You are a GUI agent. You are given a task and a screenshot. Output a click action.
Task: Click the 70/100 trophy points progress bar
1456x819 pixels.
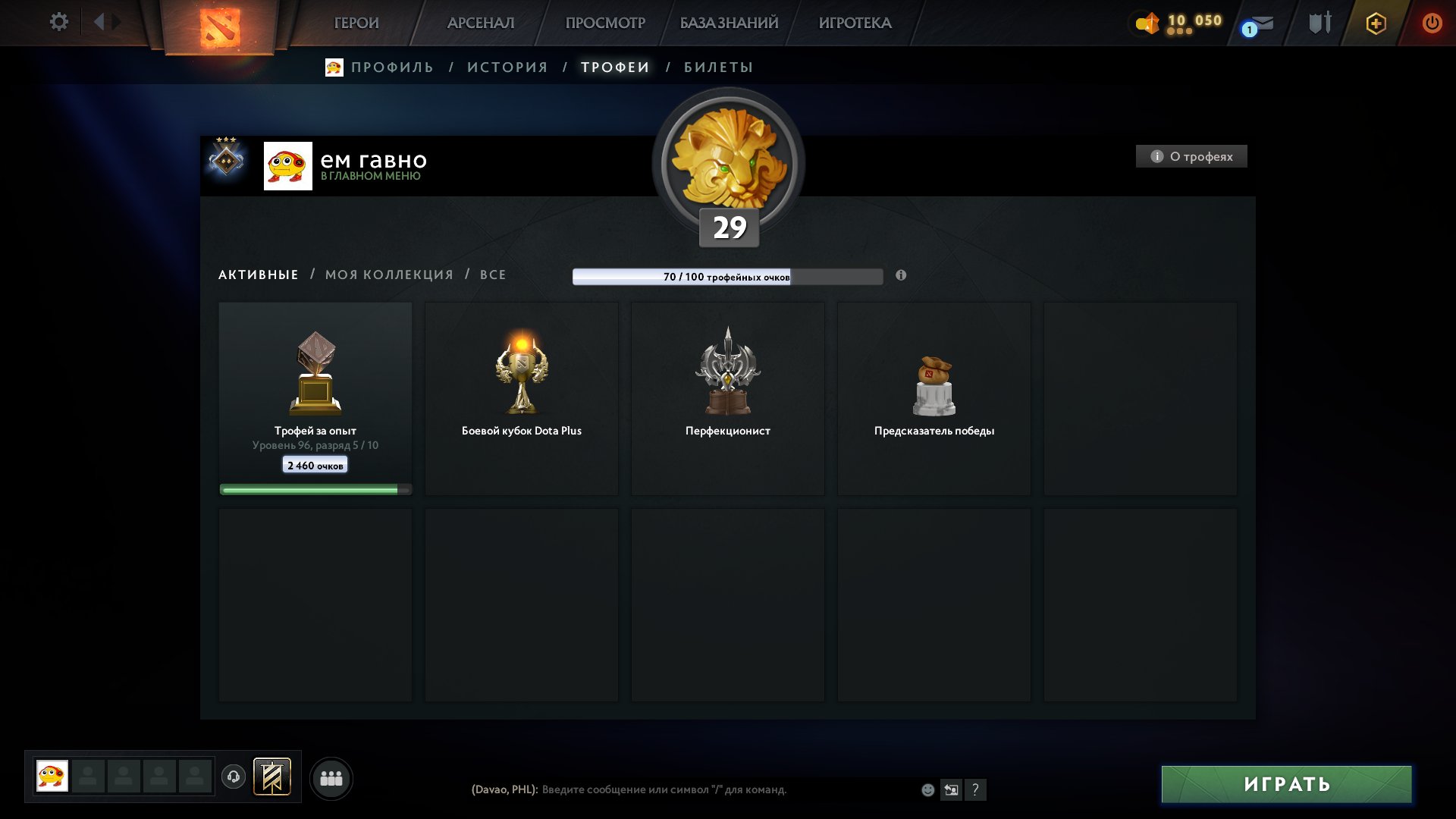pyautogui.click(x=728, y=277)
